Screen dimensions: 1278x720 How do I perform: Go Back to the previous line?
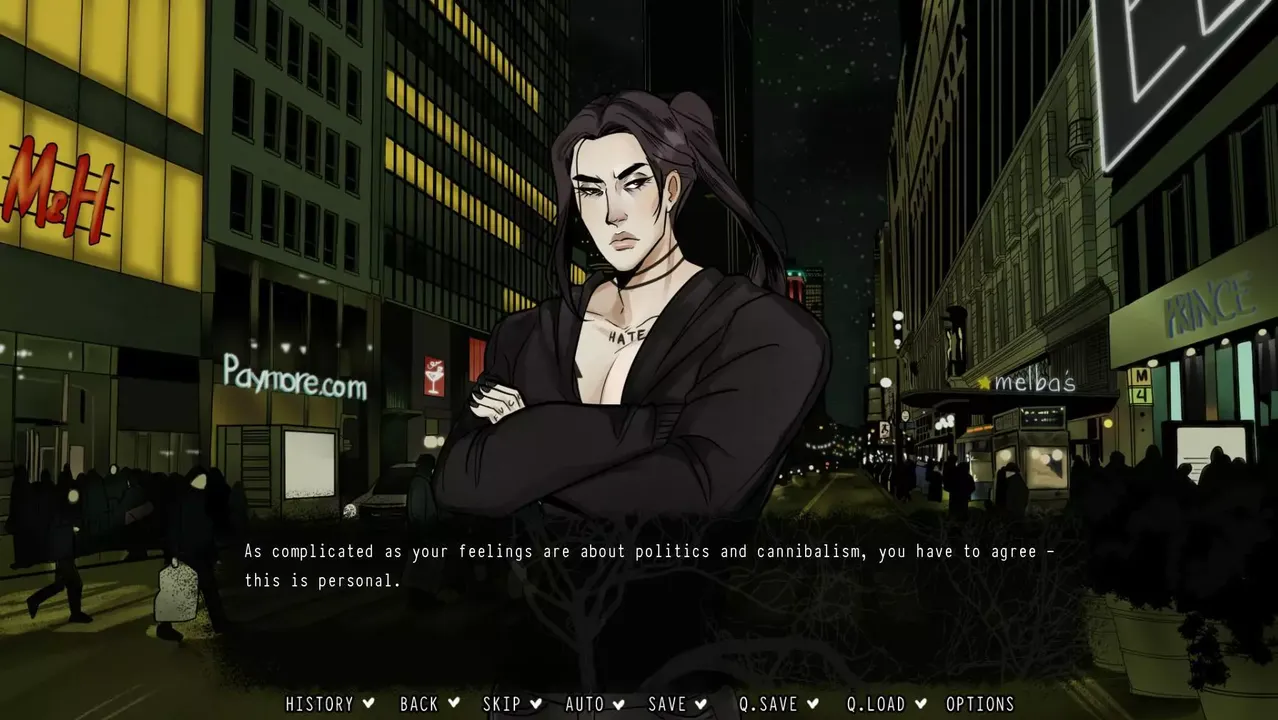click(419, 704)
